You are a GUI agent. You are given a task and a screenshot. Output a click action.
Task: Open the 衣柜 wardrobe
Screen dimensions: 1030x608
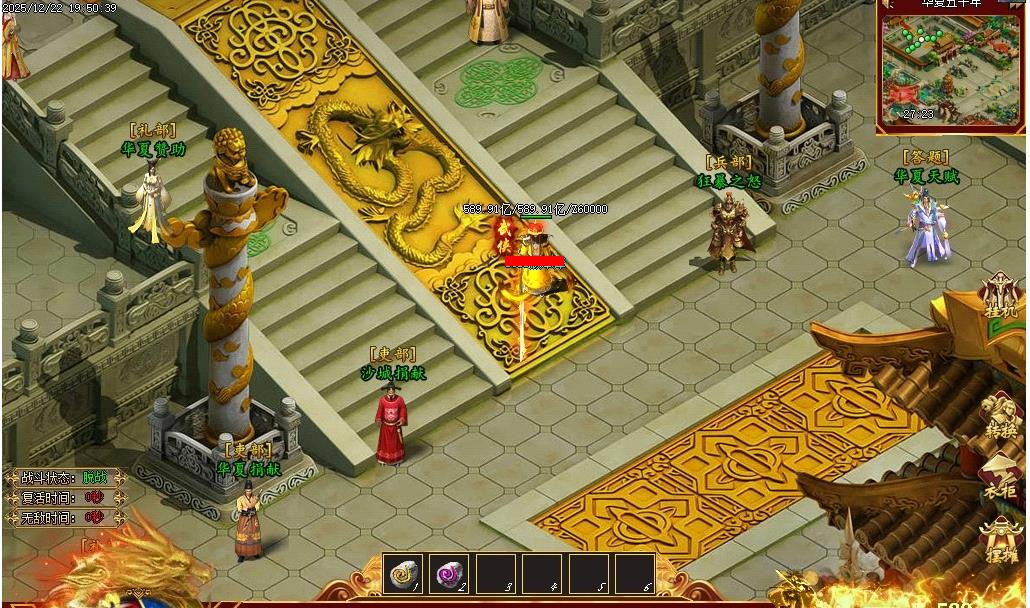point(1001,478)
